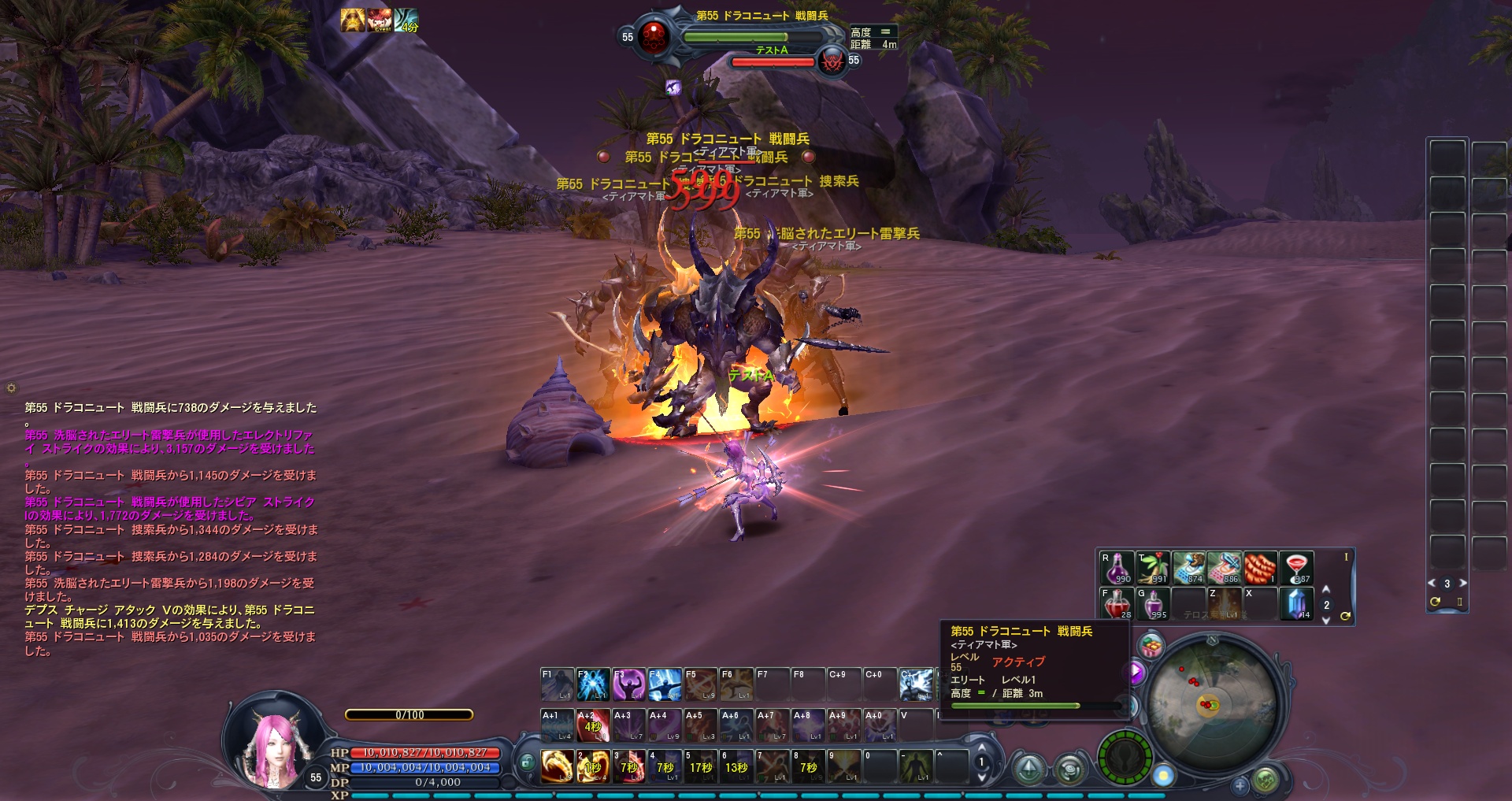
Task: Use the F3 purple flexing figure skill
Action: (x=628, y=684)
